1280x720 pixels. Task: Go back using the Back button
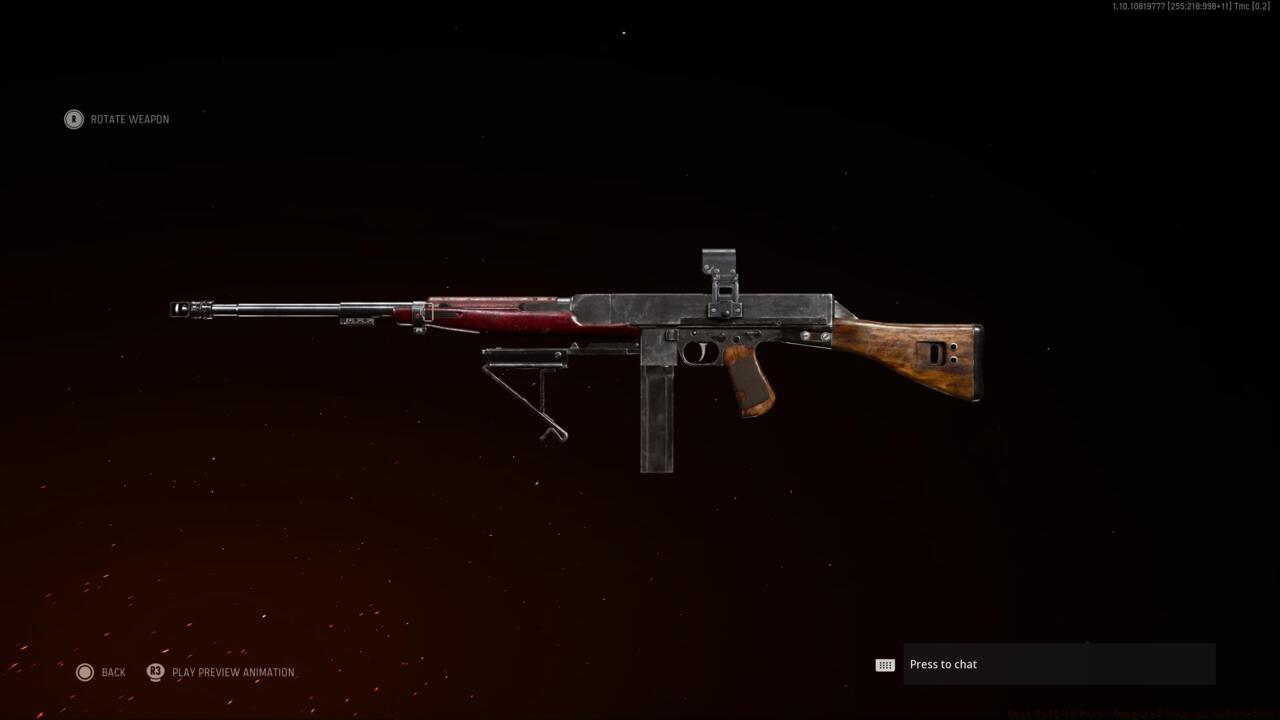(x=102, y=672)
